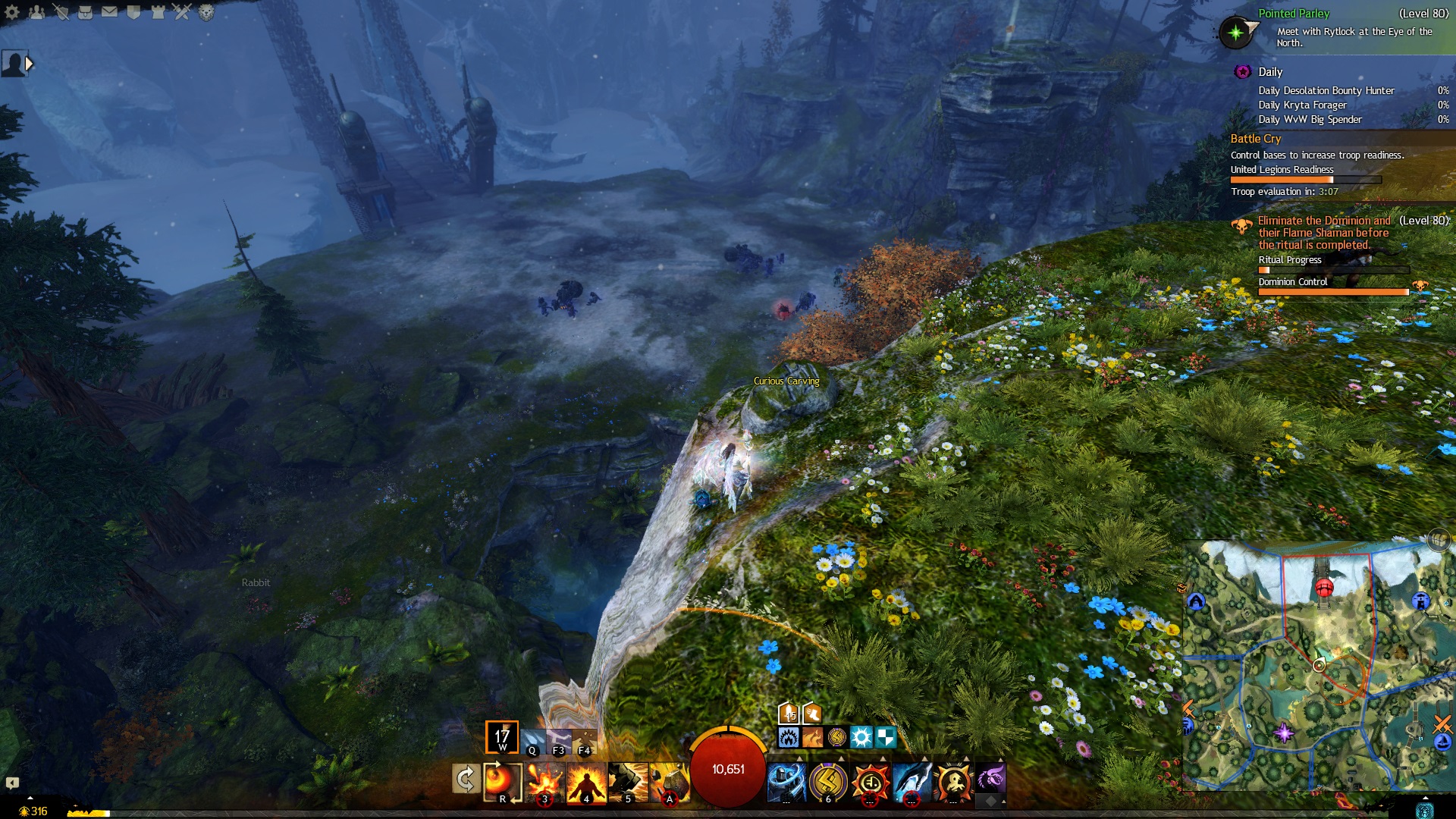1456x819 pixels.
Task: Expand the party portrait arrow
Action: click(29, 64)
